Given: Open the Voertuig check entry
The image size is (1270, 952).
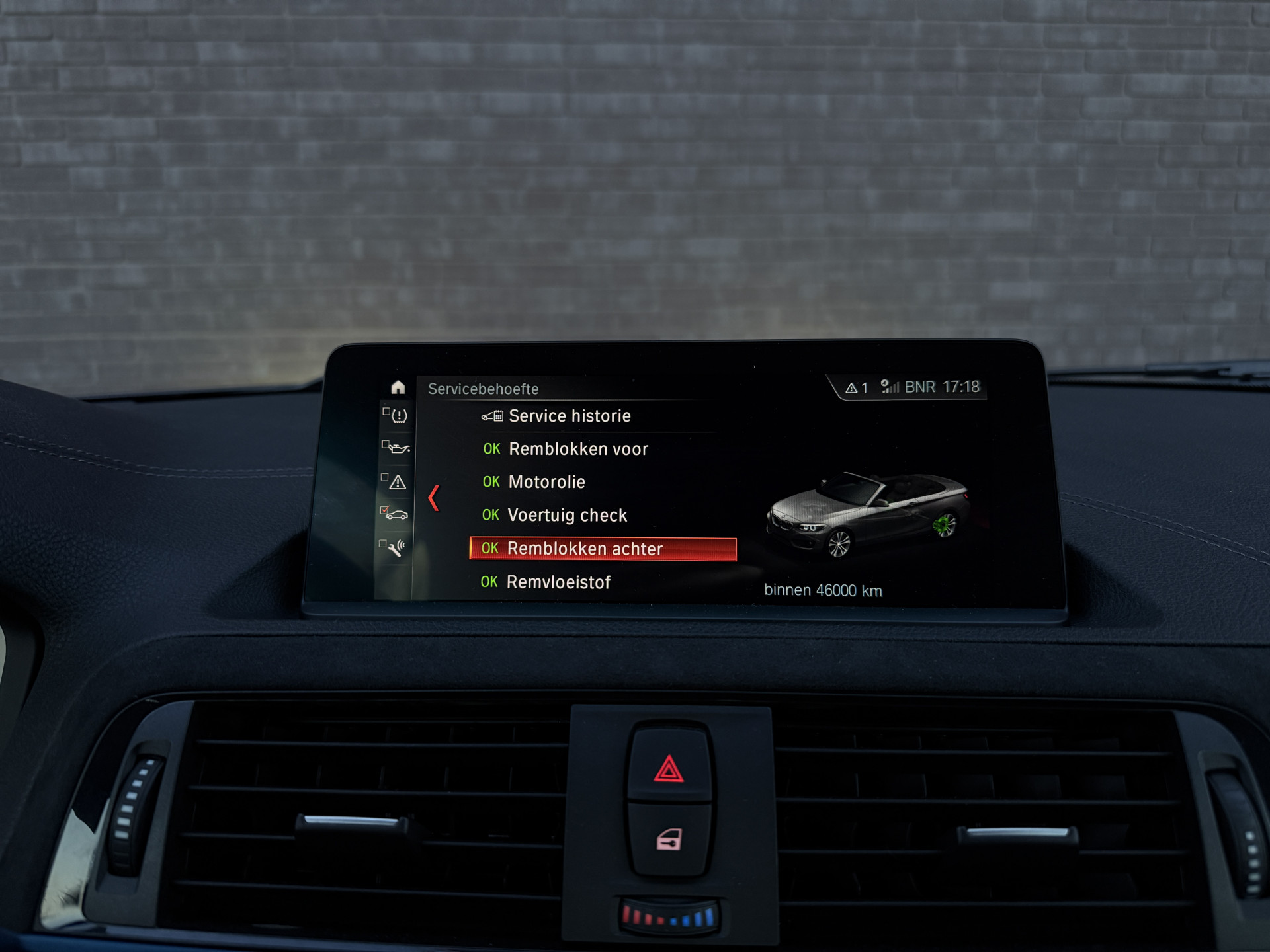Looking at the screenshot, I should point(566,515).
